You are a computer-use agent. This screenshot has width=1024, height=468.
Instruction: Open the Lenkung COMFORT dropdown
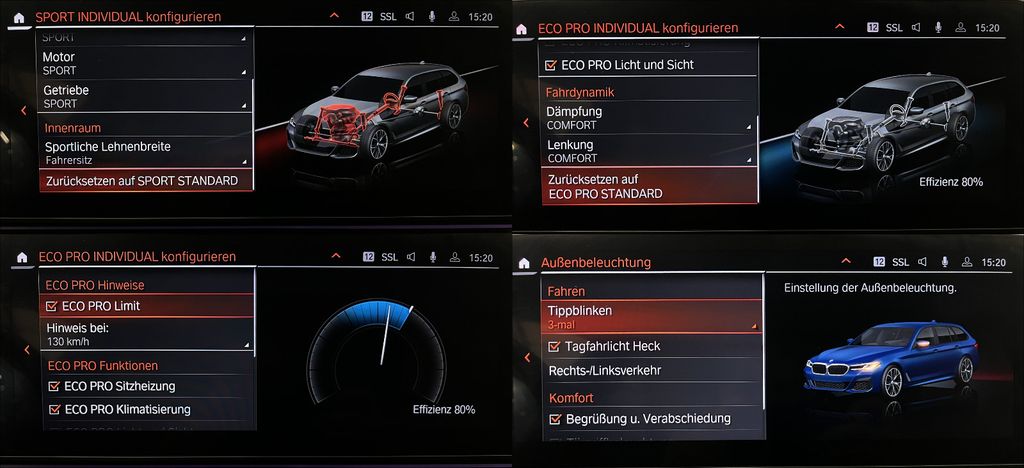coord(650,151)
